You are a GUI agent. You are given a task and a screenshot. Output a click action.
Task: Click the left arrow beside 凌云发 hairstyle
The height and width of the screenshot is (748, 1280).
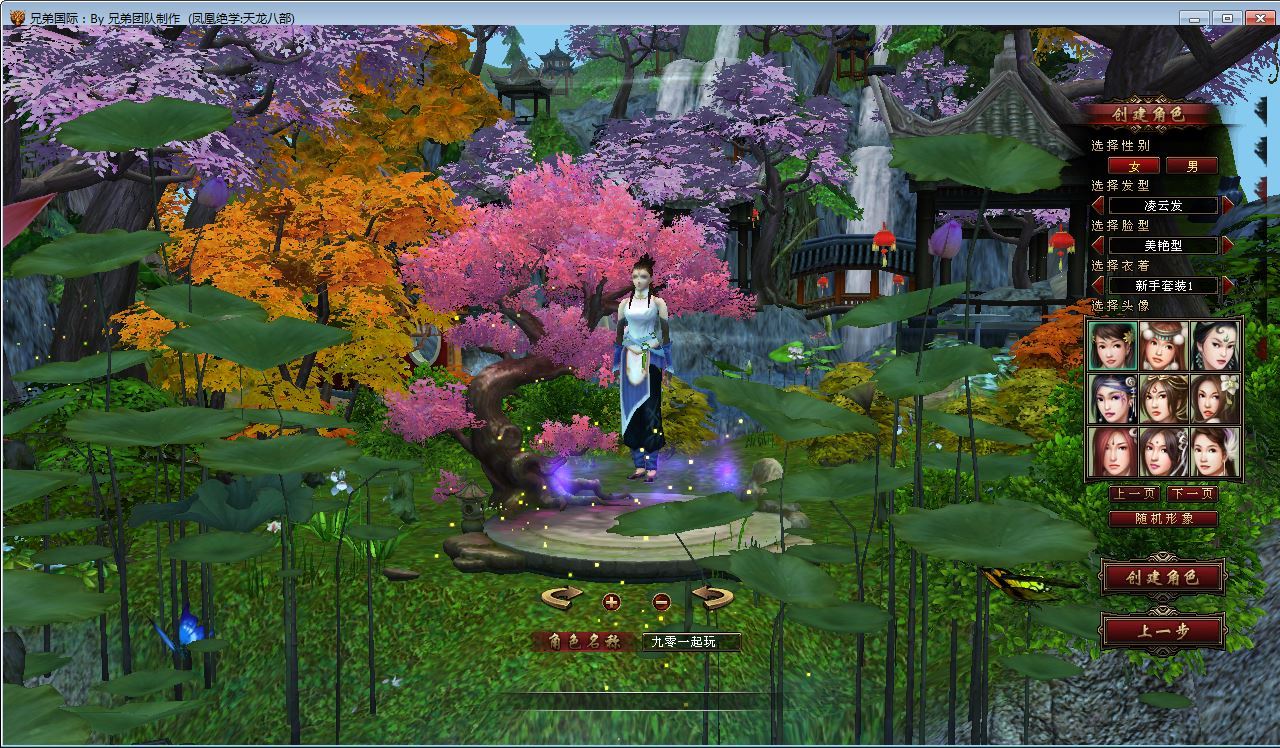(x=1098, y=205)
